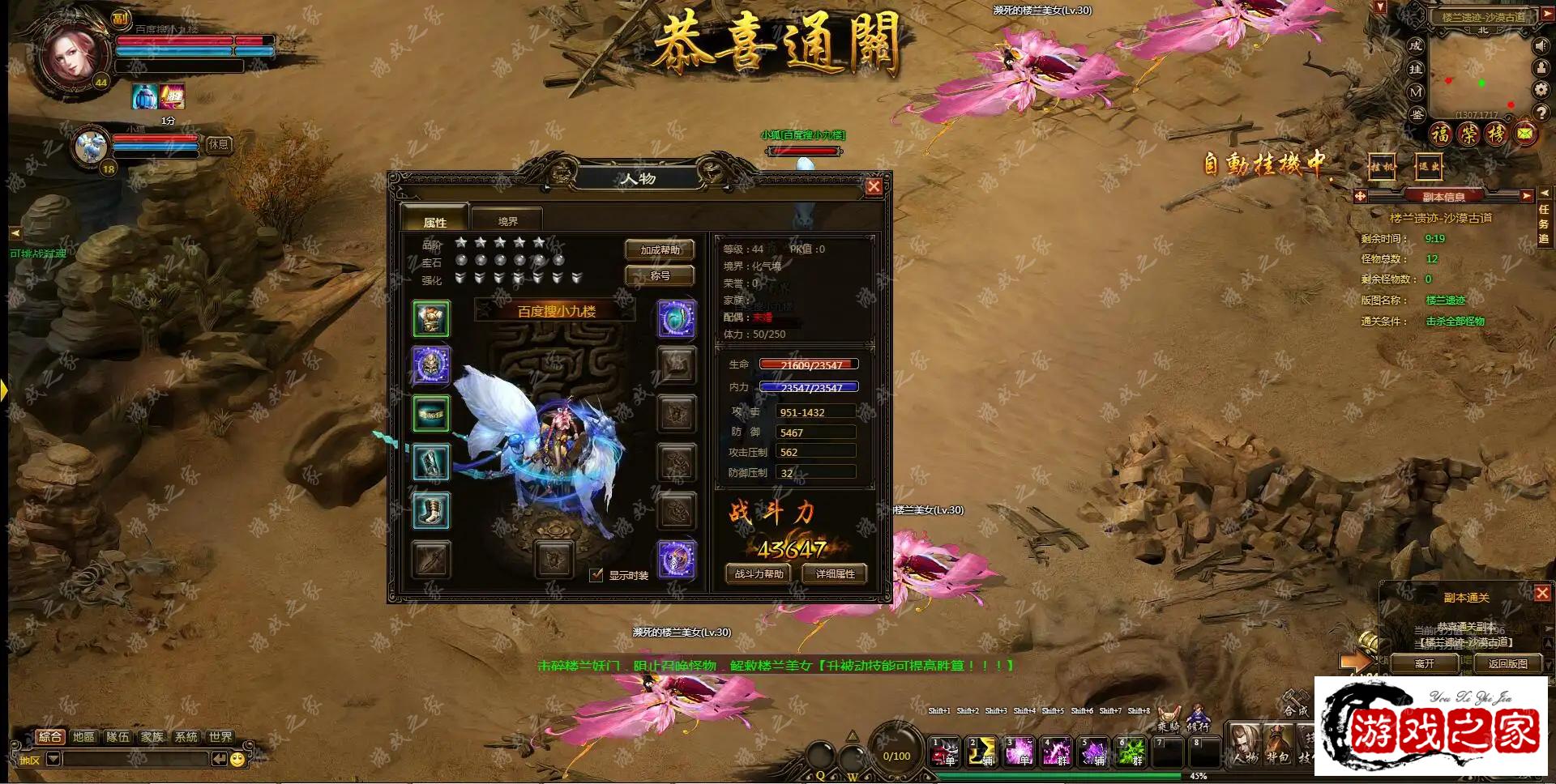Activate the skill in hotbar slot 1

tap(944, 752)
